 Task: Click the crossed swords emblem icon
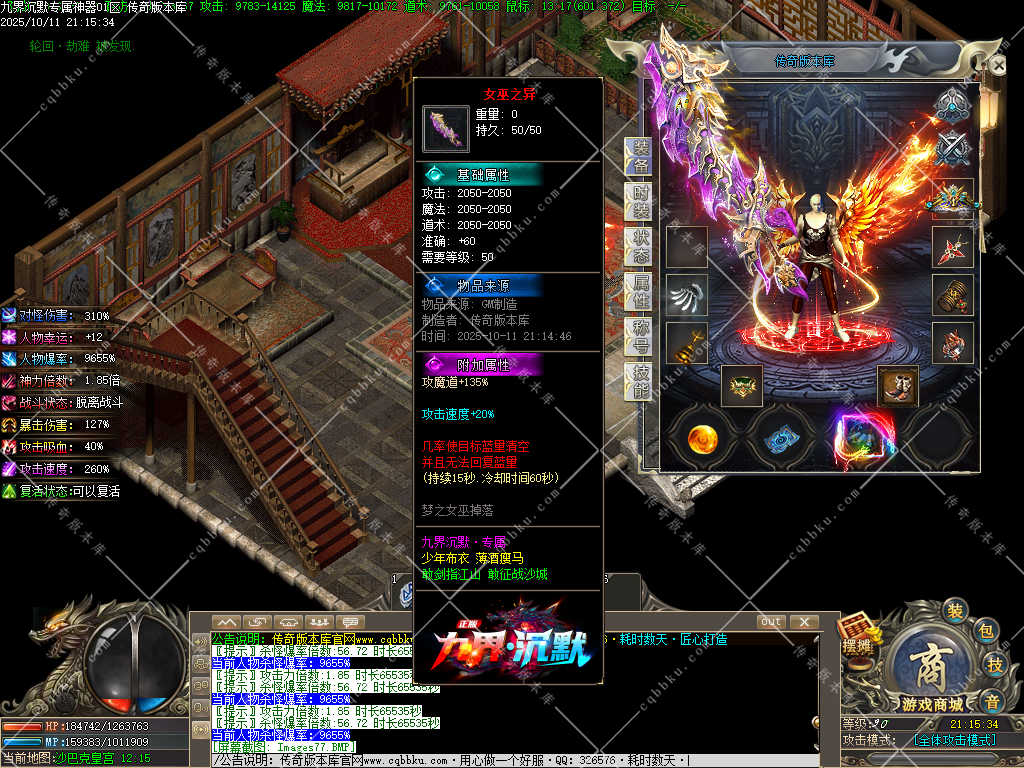[x=952, y=149]
